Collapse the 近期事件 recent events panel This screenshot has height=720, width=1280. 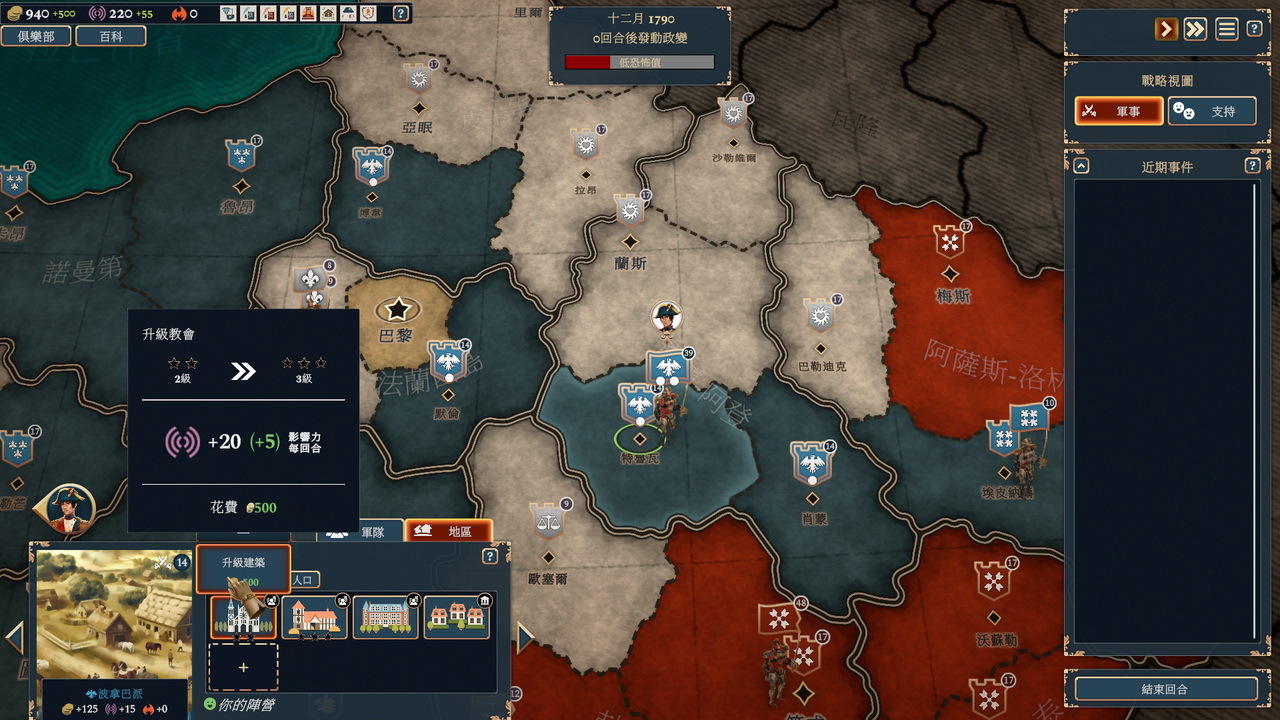(x=1082, y=166)
